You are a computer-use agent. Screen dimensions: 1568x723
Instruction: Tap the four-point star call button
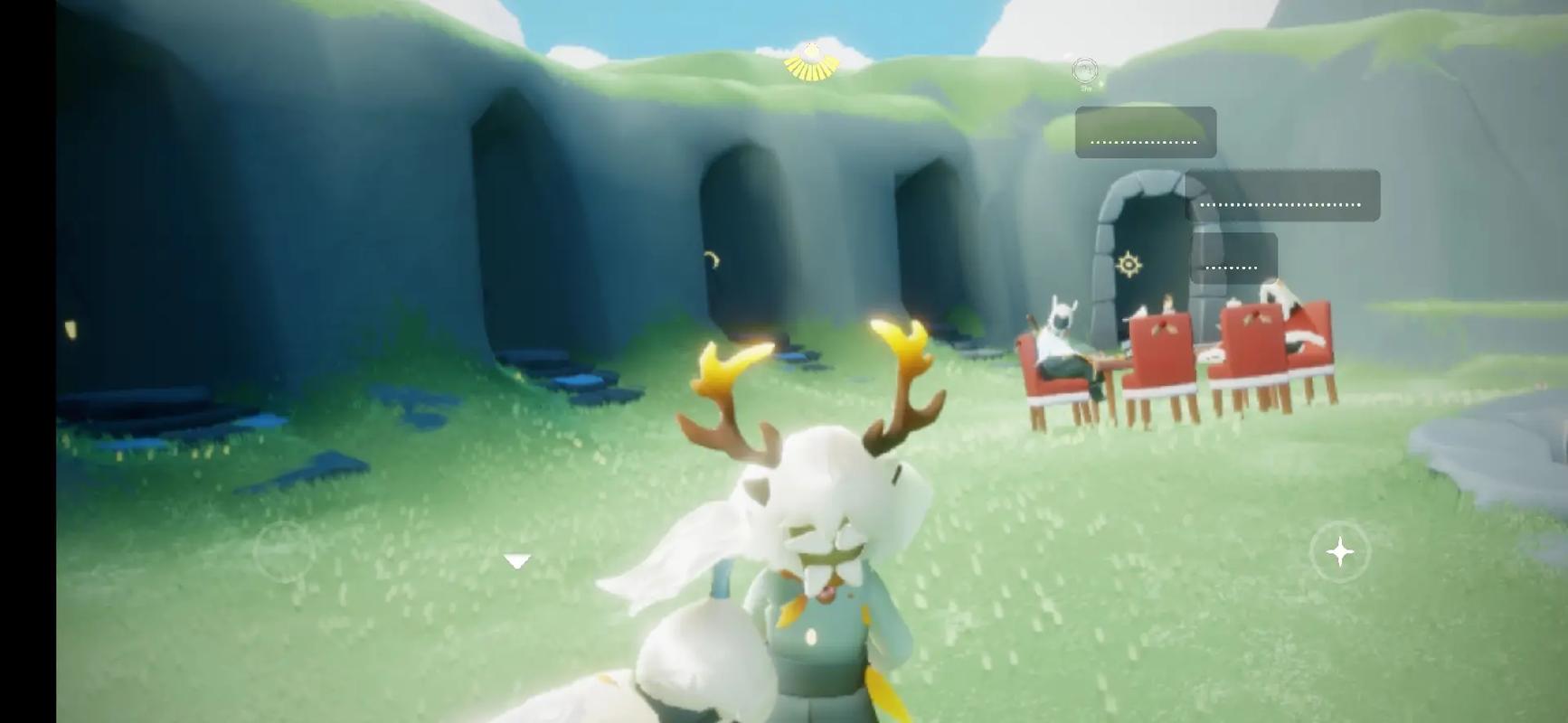point(1339,551)
